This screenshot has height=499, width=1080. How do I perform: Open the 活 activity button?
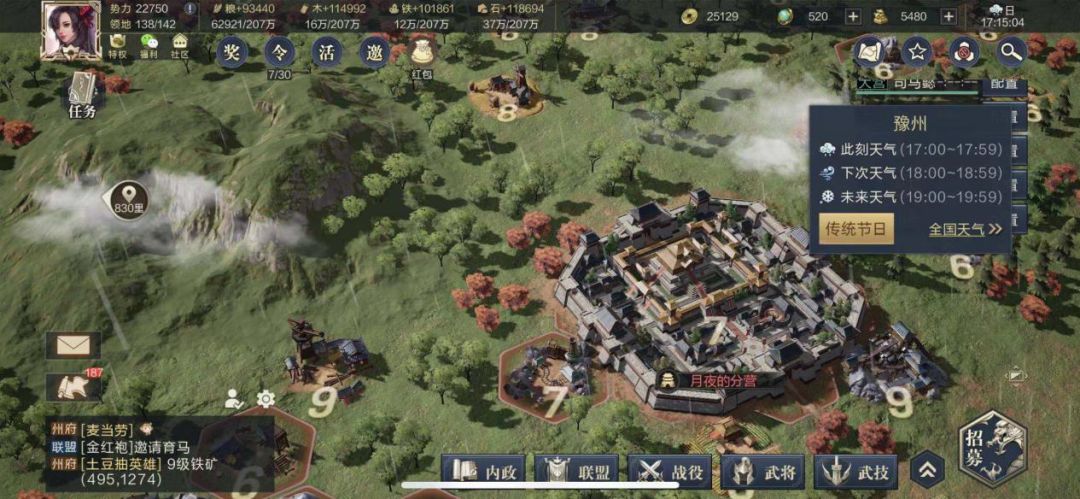pos(327,51)
